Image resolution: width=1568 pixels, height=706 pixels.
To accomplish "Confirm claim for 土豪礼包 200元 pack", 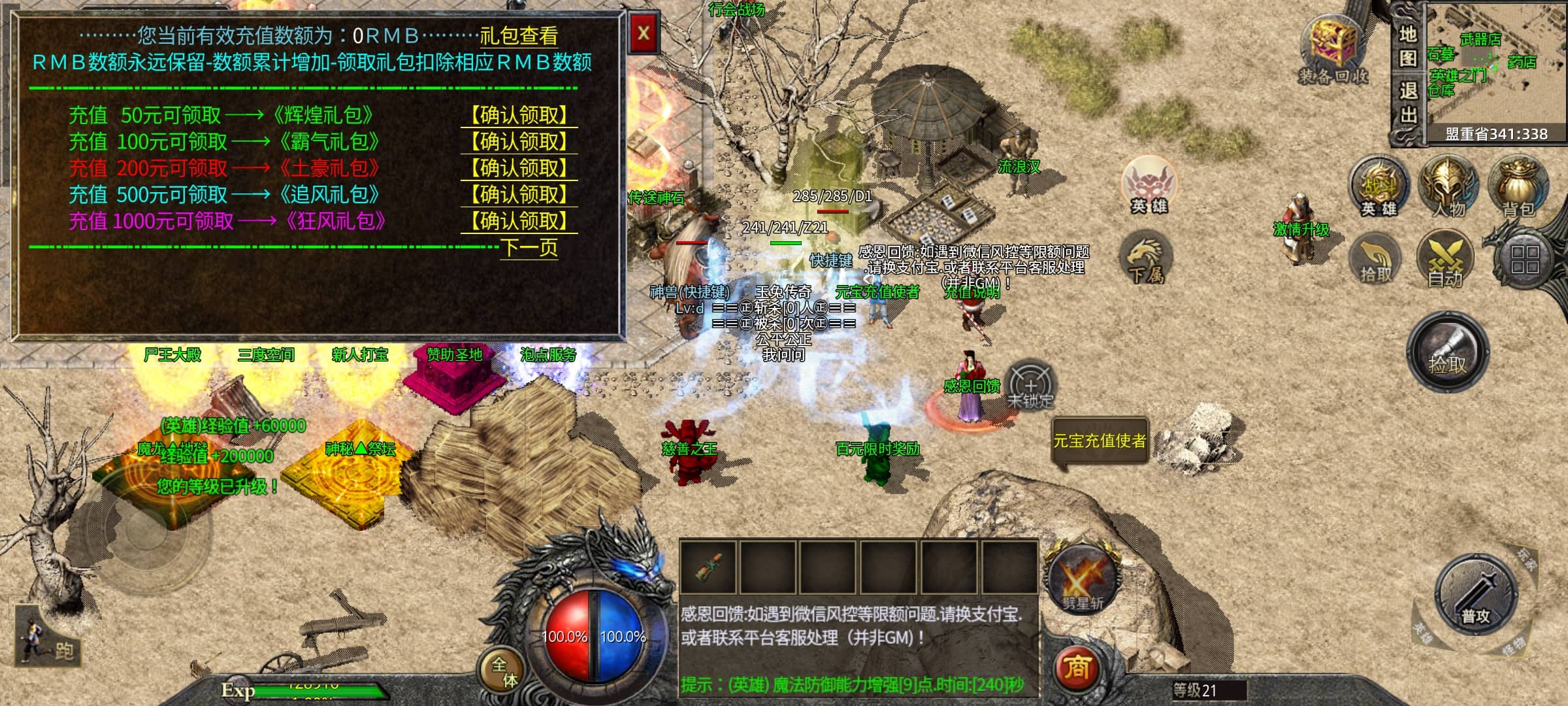I will (520, 169).
